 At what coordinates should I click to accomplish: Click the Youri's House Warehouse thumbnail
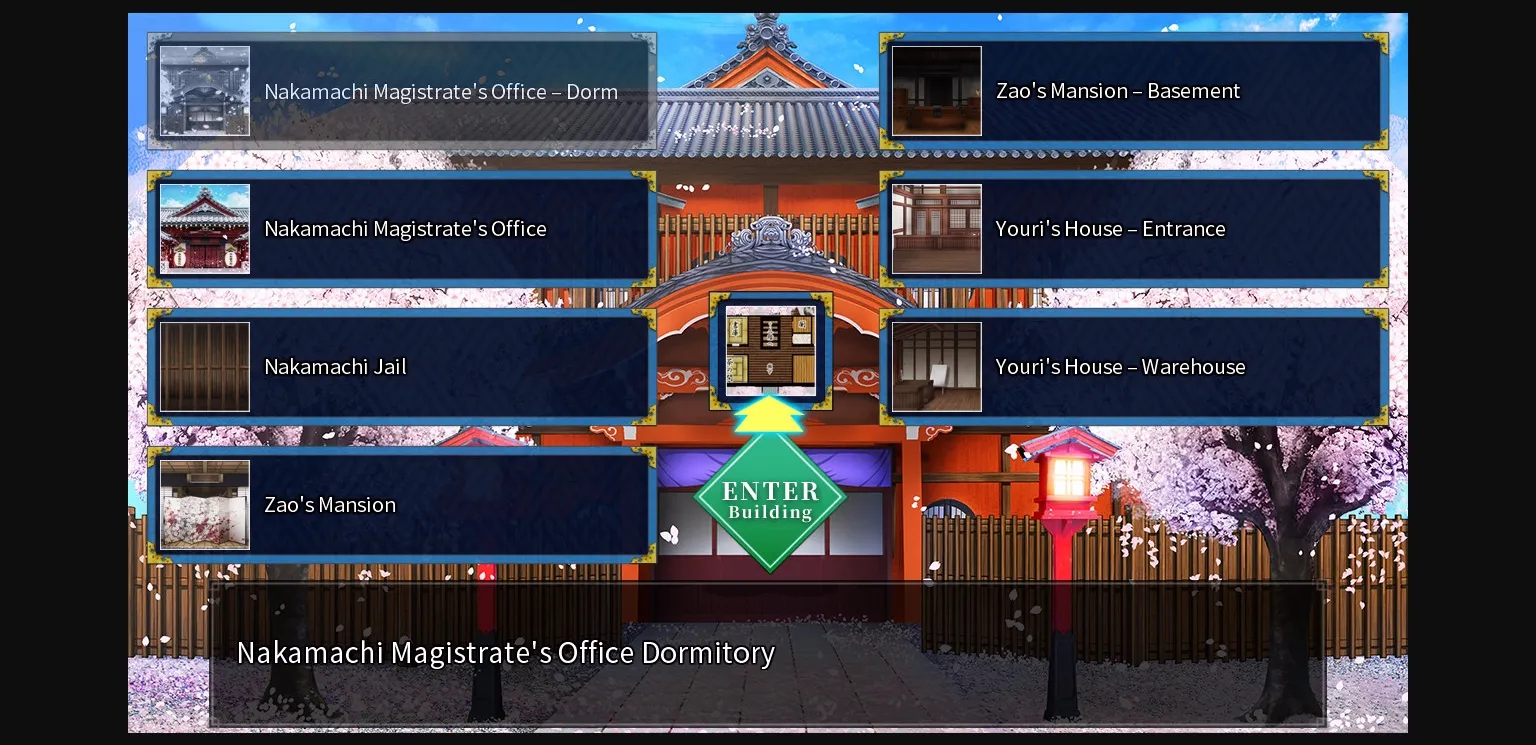pos(936,366)
